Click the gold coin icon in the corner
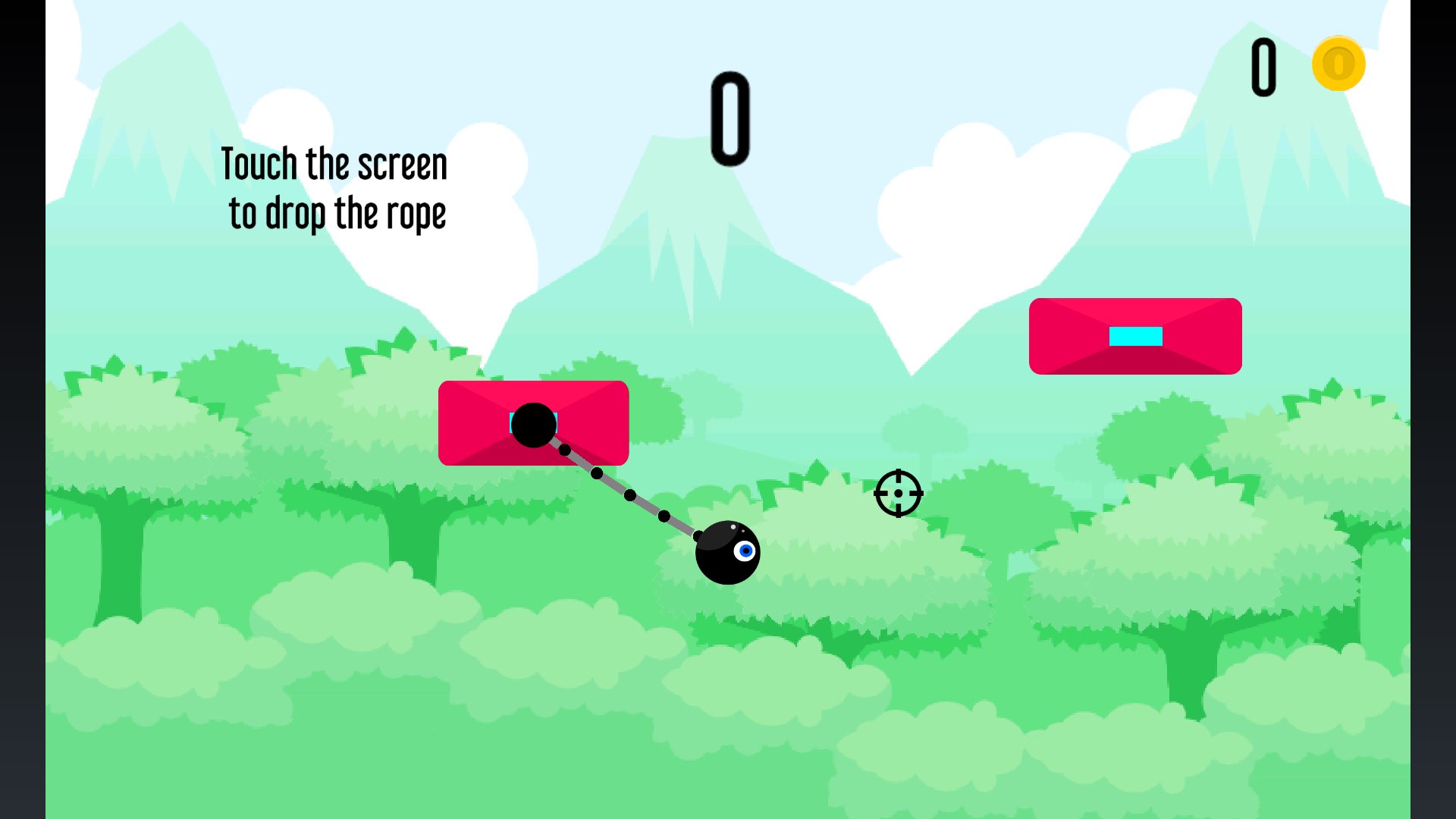Screen dimensions: 1456x819 pos(1338,64)
